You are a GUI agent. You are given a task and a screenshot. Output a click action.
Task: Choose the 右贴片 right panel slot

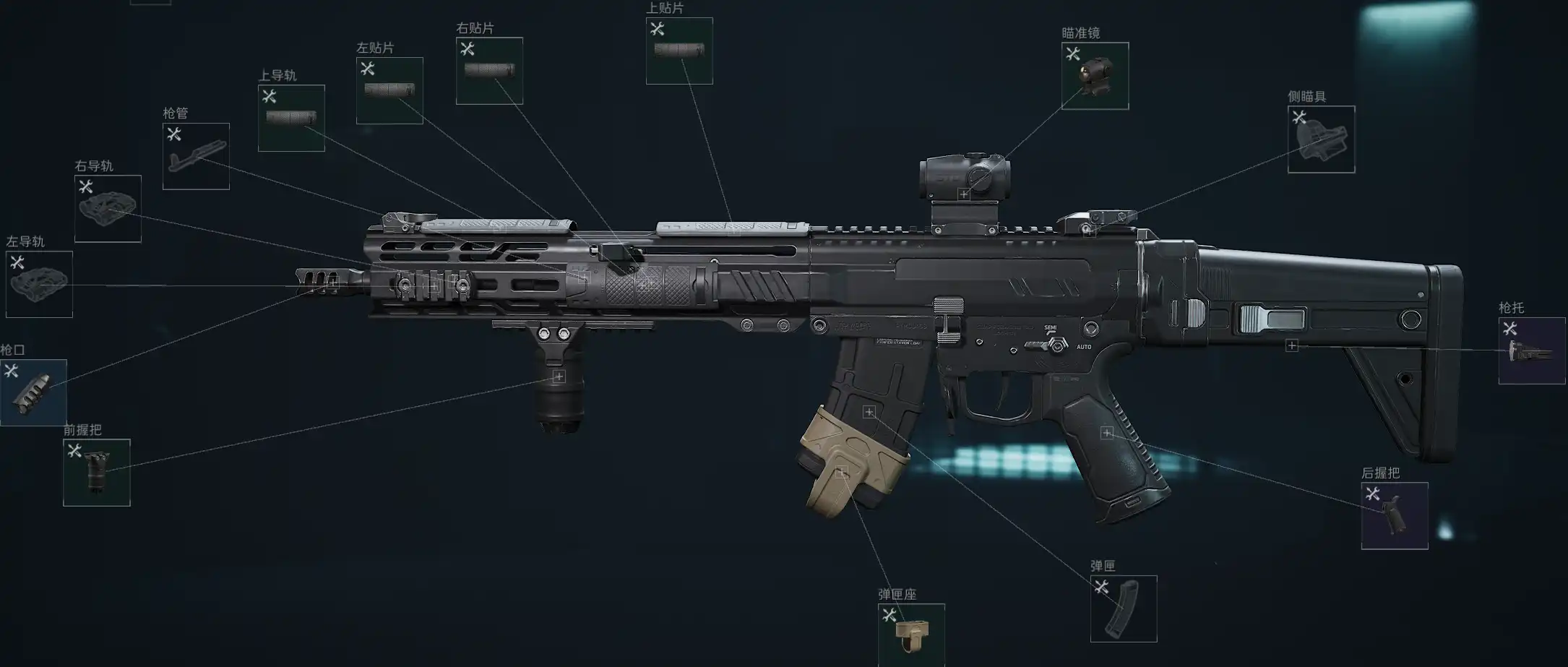489,71
